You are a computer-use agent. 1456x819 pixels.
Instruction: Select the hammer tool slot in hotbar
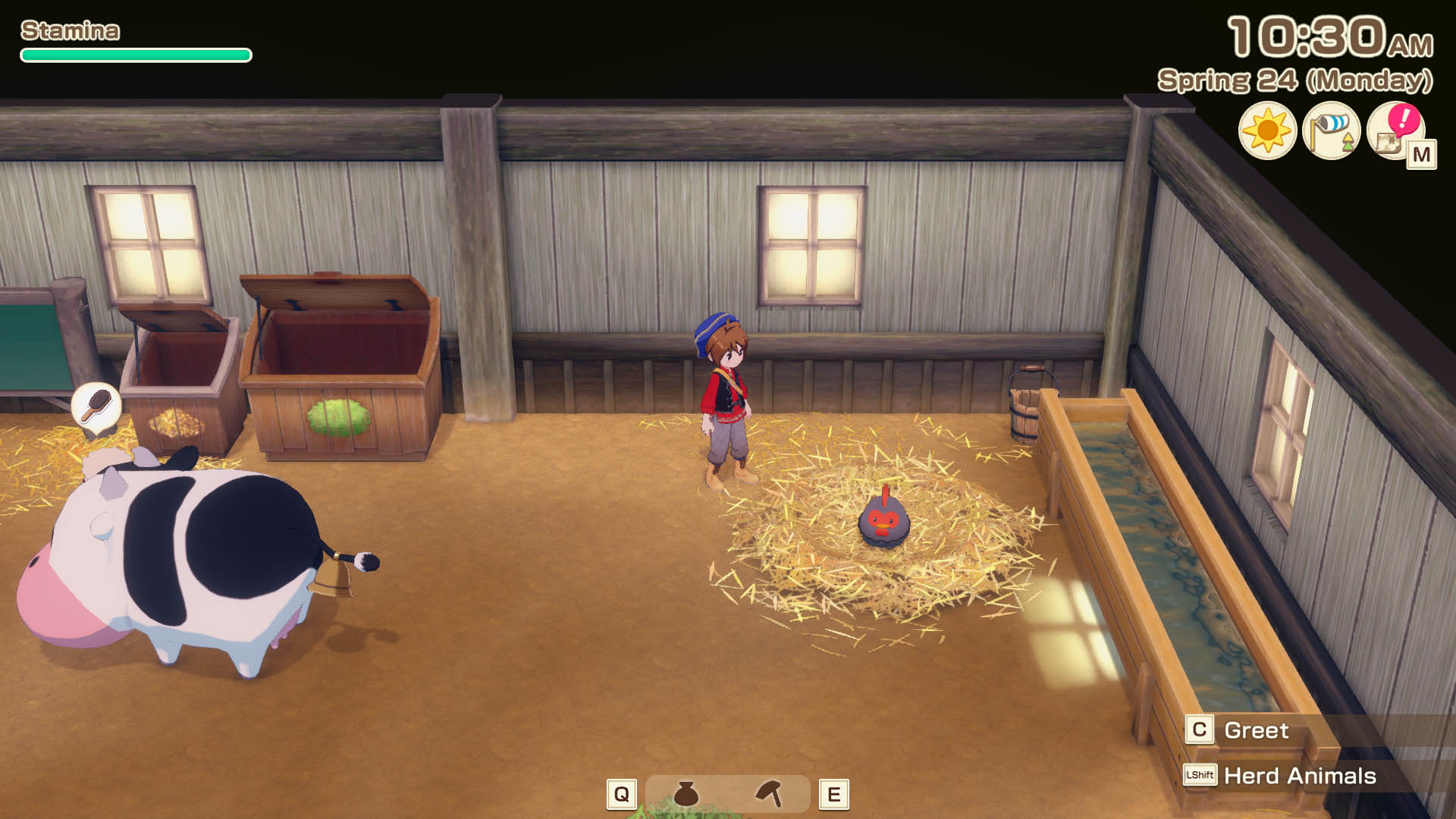(x=769, y=794)
